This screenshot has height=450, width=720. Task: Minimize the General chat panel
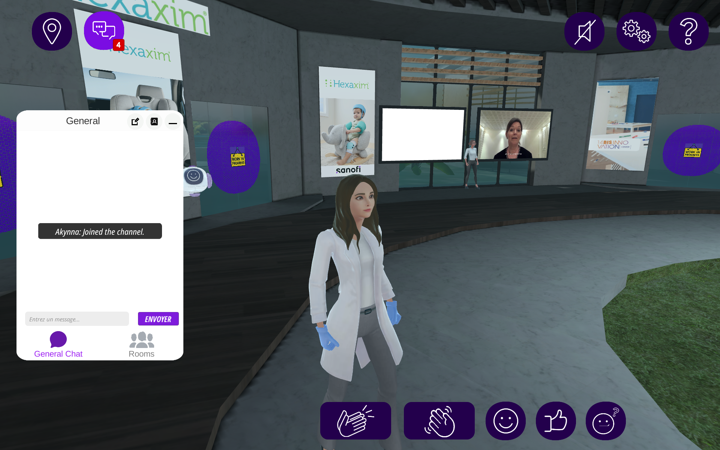click(x=173, y=122)
